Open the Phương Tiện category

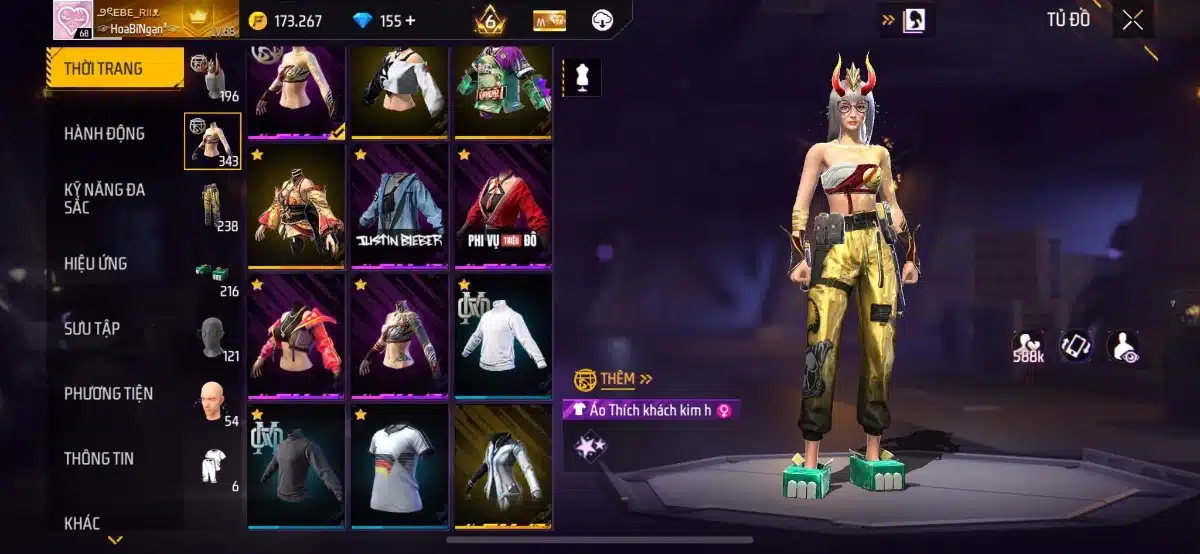click(108, 393)
